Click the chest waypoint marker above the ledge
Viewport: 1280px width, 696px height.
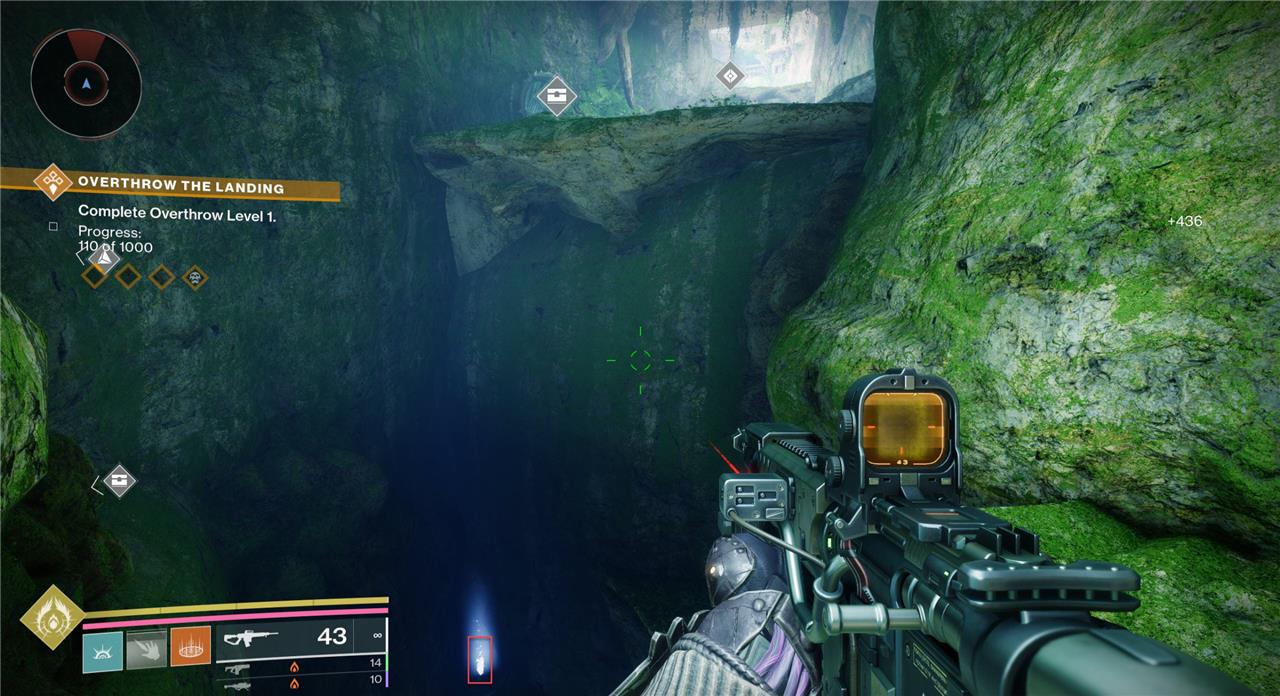(556, 96)
